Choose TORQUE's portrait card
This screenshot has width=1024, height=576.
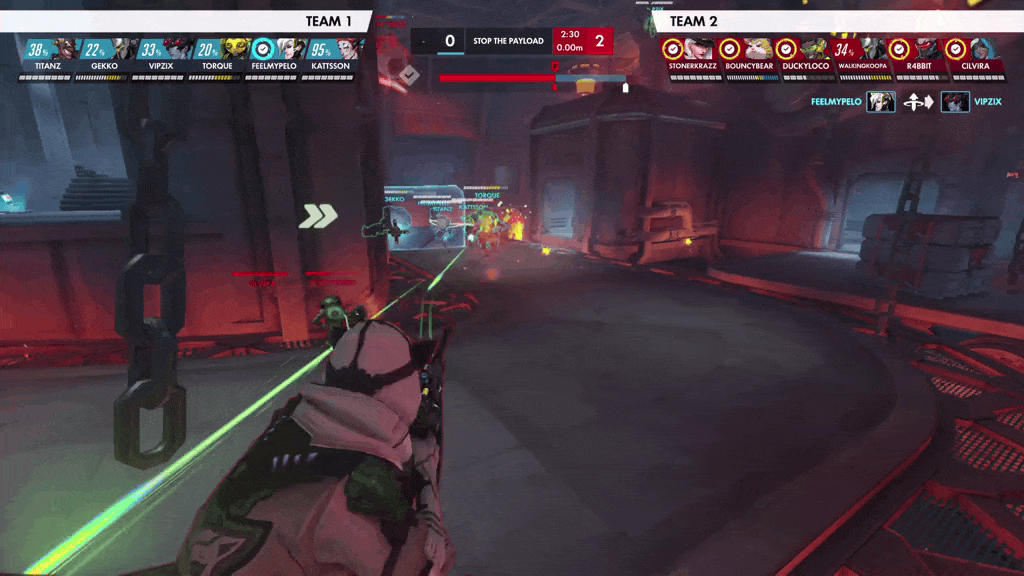pyautogui.click(x=218, y=52)
